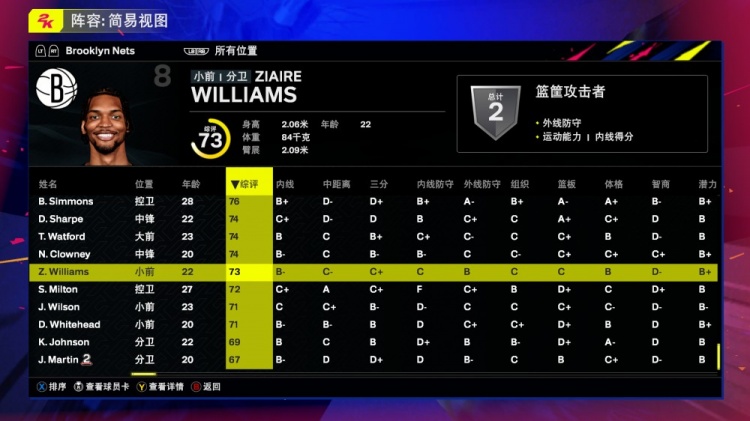Sort by 潜力 potential column header
The image size is (750, 421).
(708, 184)
